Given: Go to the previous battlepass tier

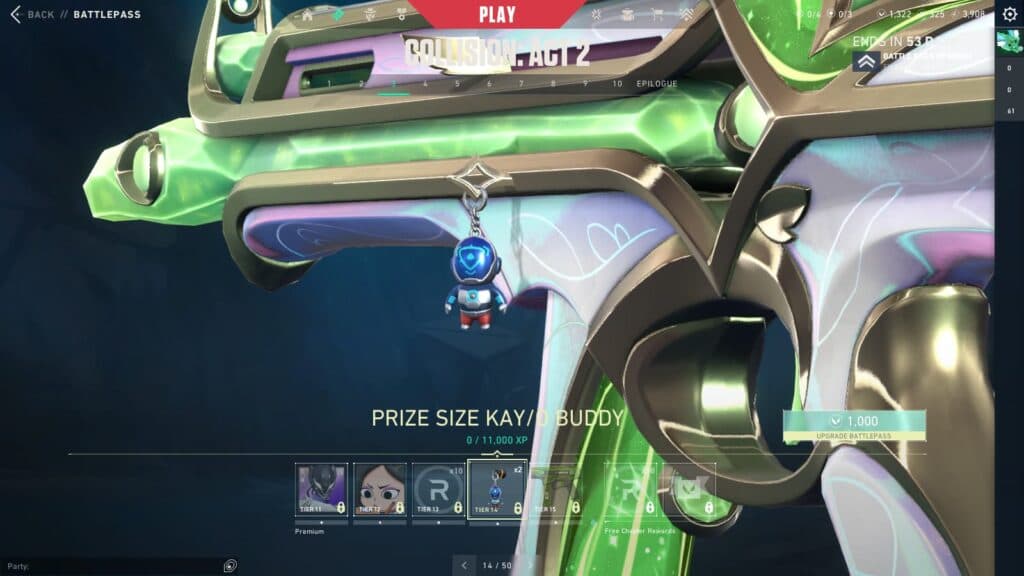Looking at the screenshot, I should pyautogui.click(x=463, y=565).
